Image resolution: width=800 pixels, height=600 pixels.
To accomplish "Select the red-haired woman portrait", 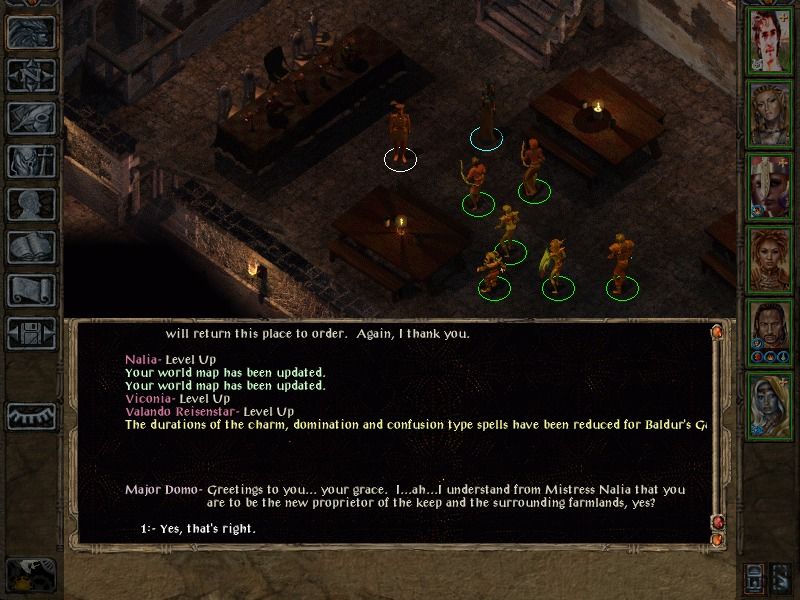I will [770, 260].
